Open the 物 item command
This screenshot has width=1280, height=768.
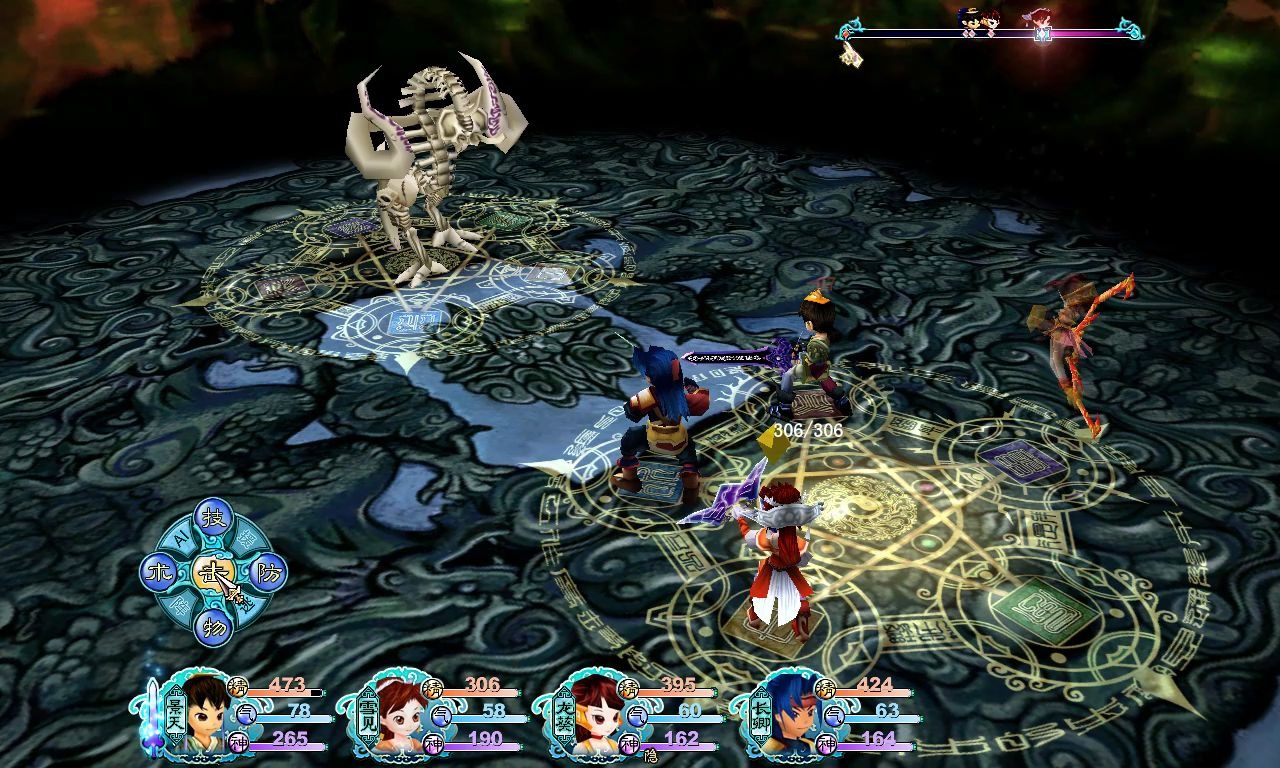pyautogui.click(x=213, y=627)
